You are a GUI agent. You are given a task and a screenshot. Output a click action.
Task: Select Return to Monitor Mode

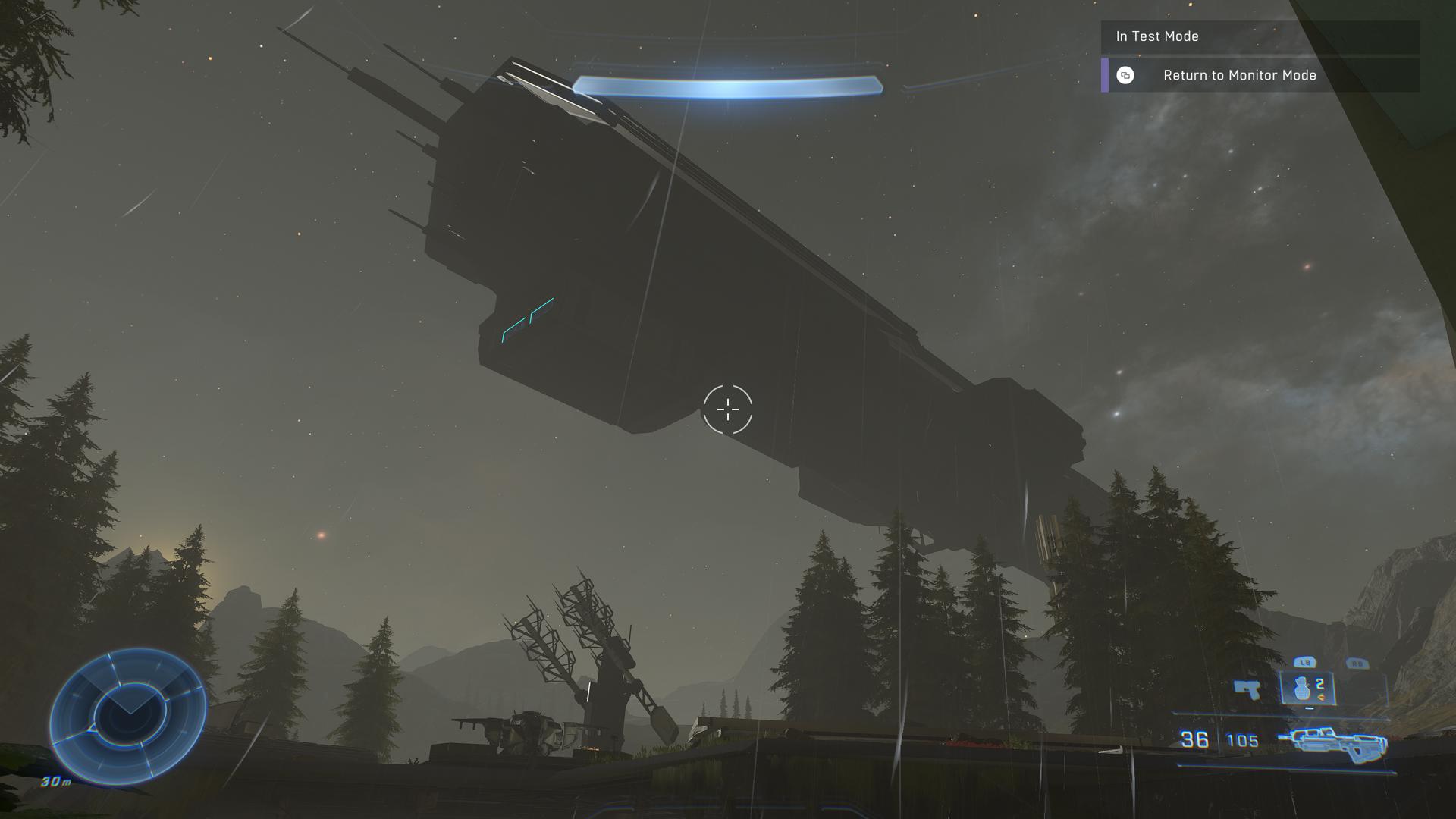(1238, 75)
